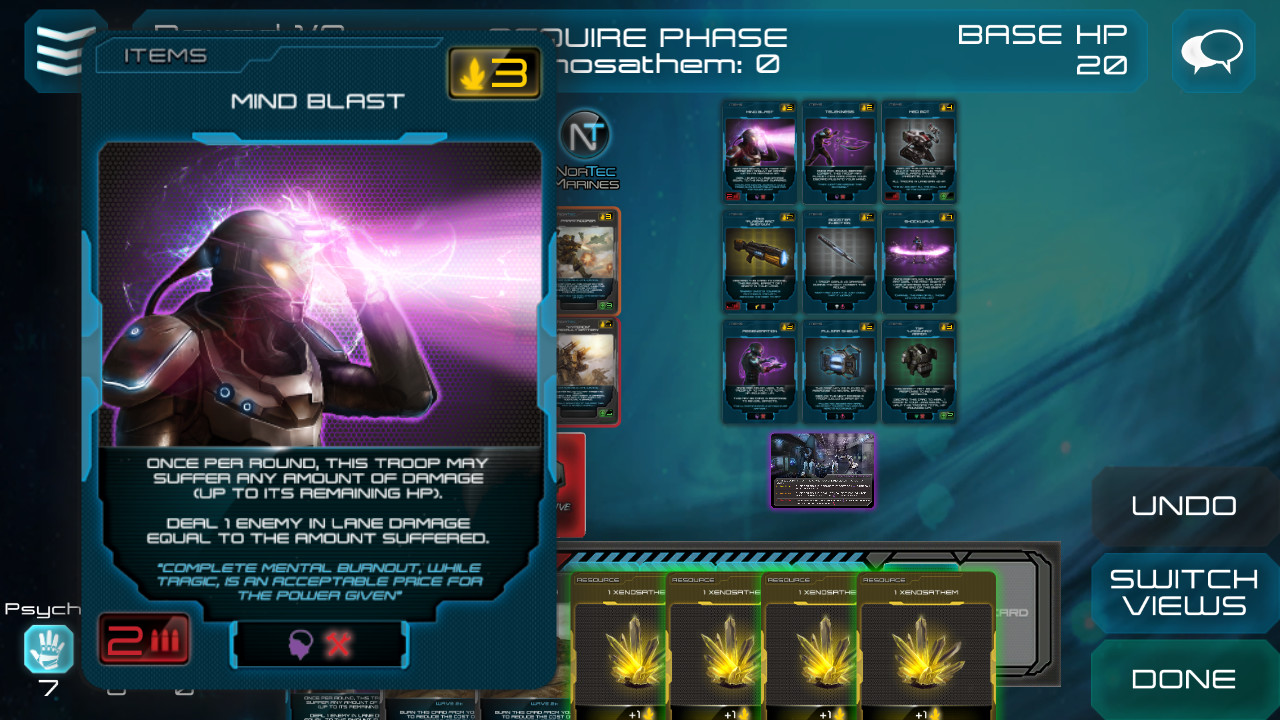
Task: Click Mind Blast's yellow resource cost badge
Action: tap(493, 73)
